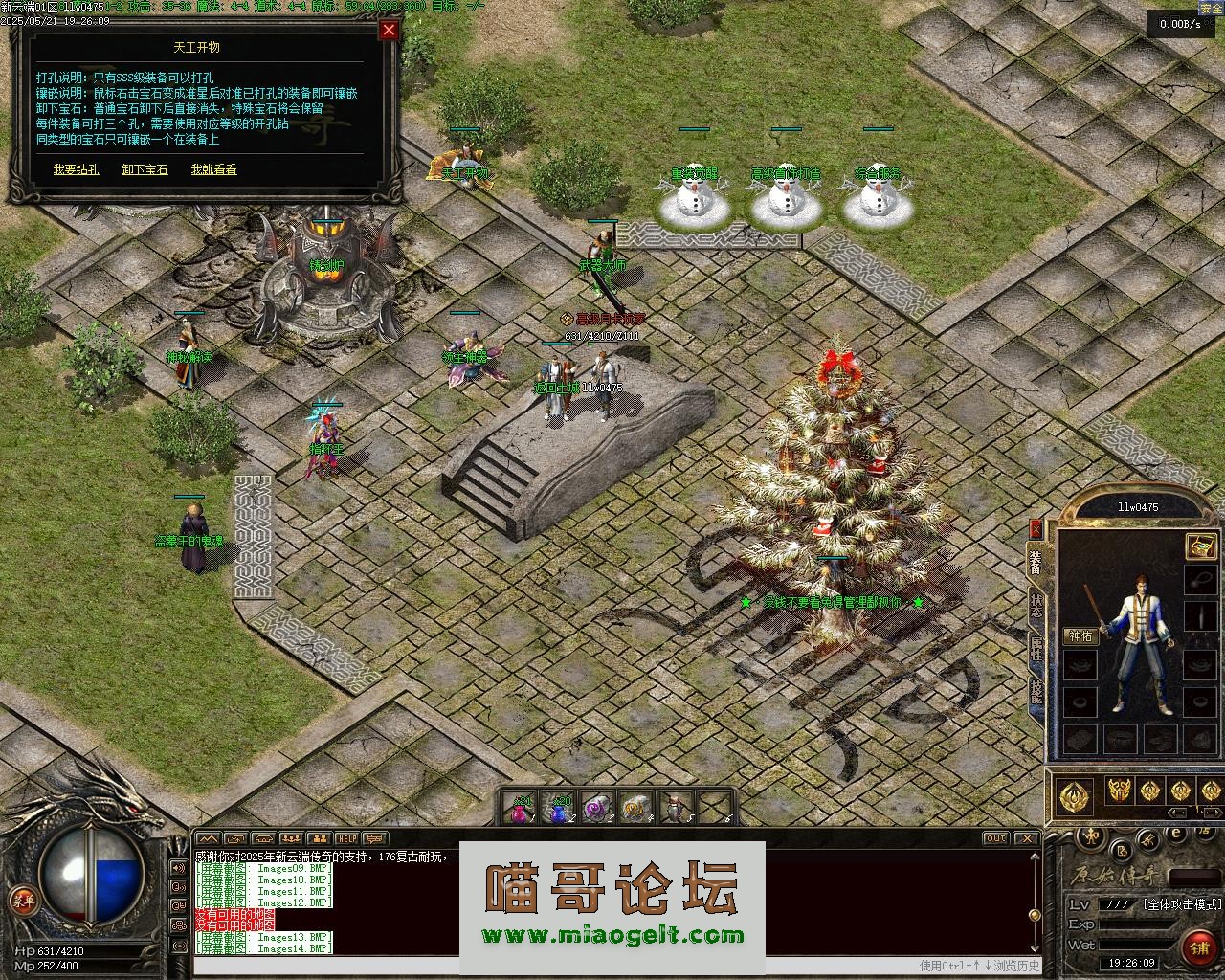
Task: Choose the 我要钻孔 dialogue option
Action: [x=76, y=169]
